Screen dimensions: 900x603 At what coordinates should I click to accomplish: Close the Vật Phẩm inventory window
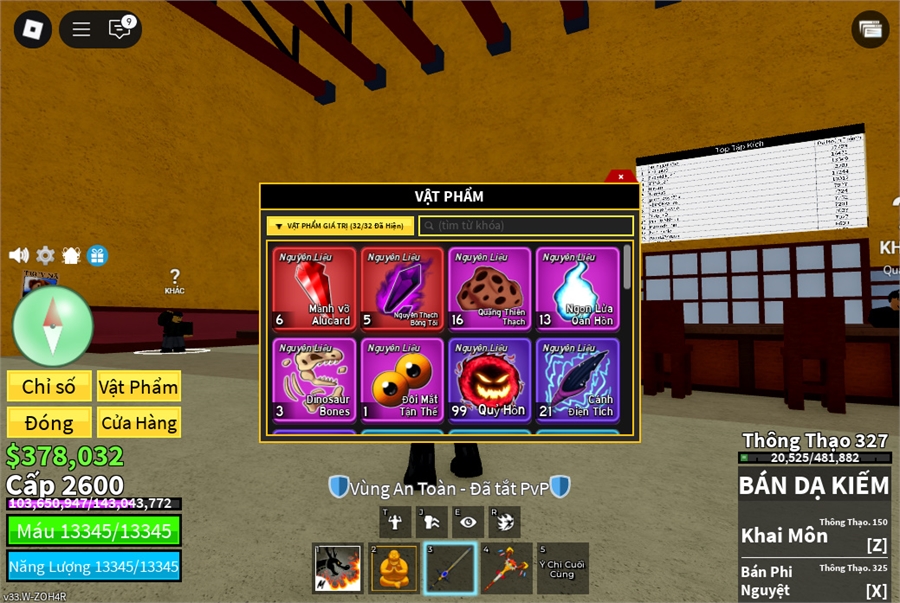(621, 176)
